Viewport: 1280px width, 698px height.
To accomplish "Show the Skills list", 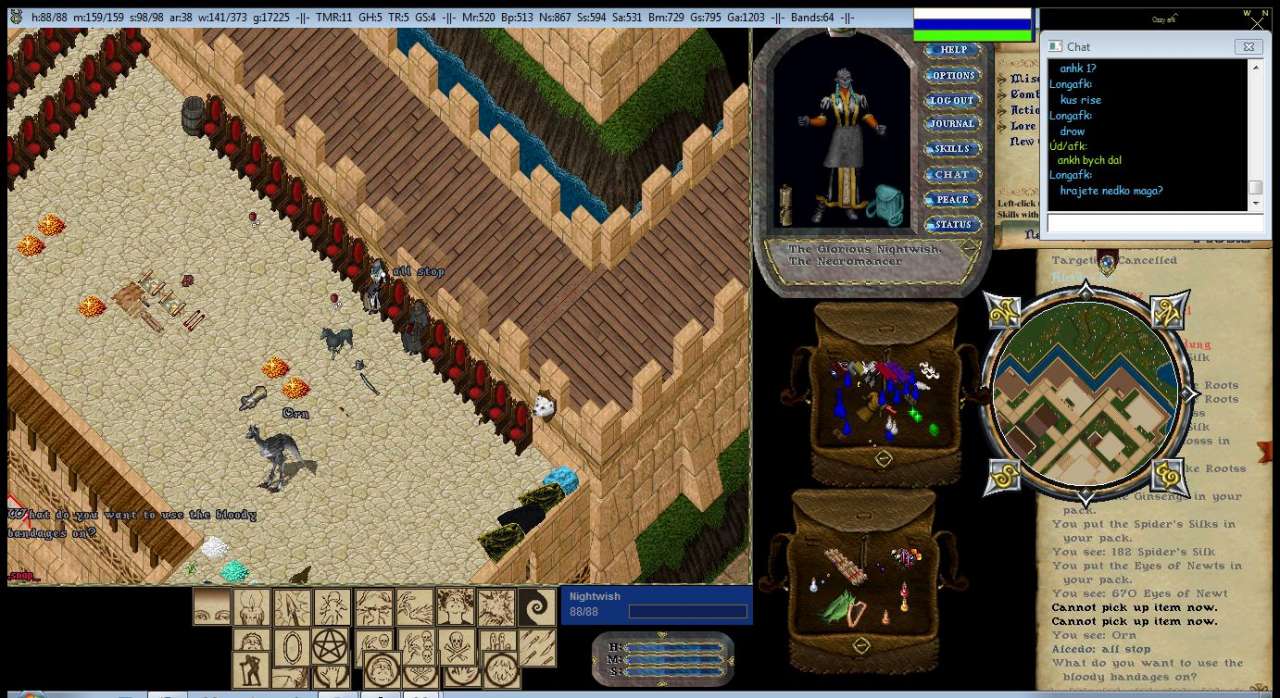I will (952, 149).
